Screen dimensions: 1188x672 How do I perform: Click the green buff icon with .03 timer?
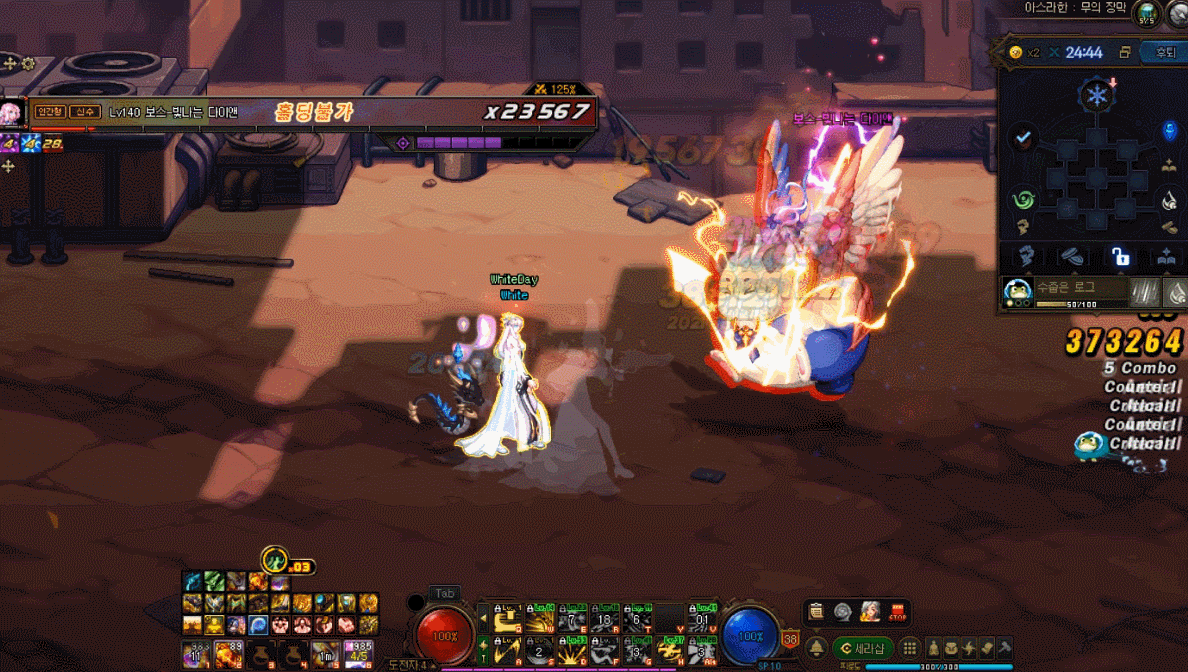[x=274, y=560]
